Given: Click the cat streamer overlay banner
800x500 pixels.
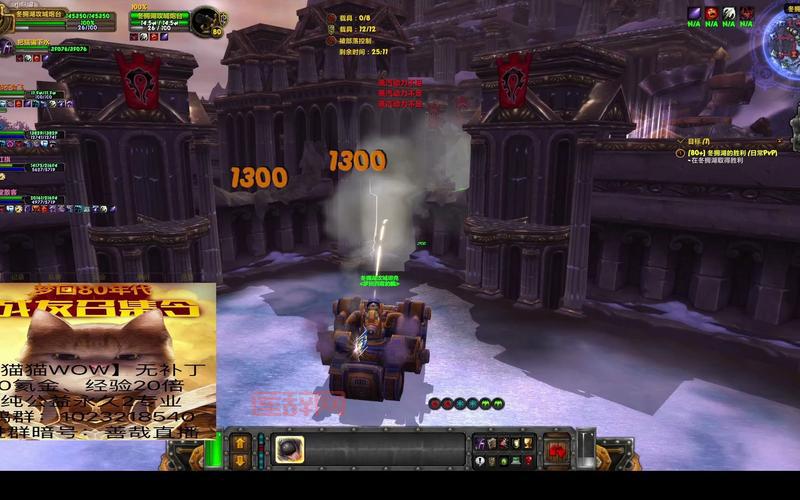Looking at the screenshot, I should coord(107,362).
